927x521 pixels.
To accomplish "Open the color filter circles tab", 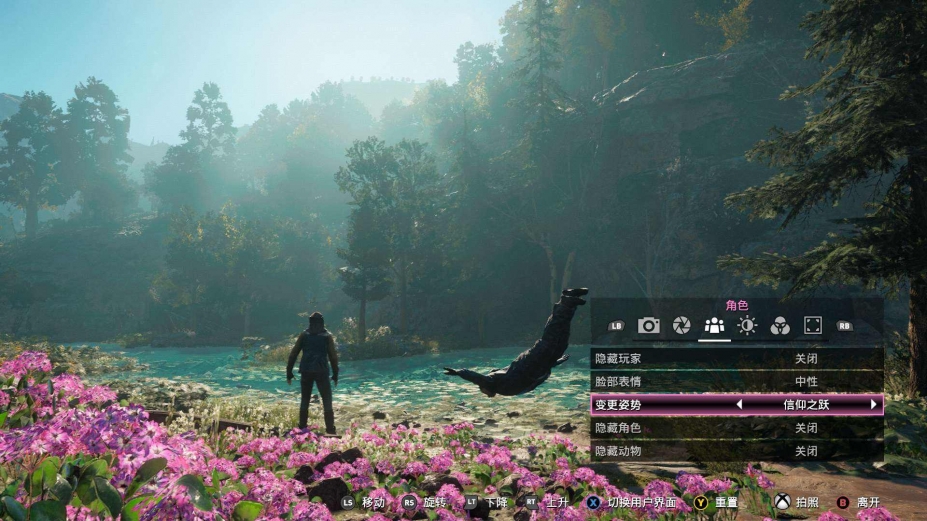I will pyautogui.click(x=780, y=325).
